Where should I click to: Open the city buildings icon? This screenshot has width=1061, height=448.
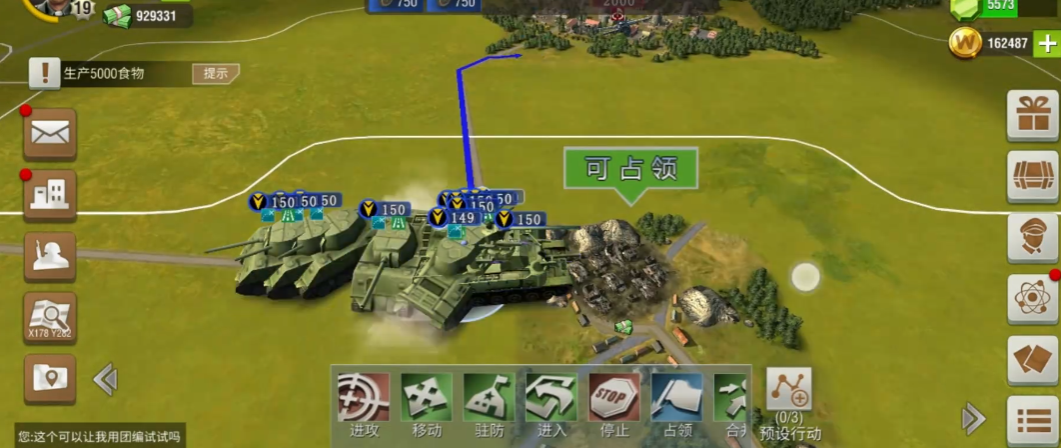pyautogui.click(x=50, y=194)
